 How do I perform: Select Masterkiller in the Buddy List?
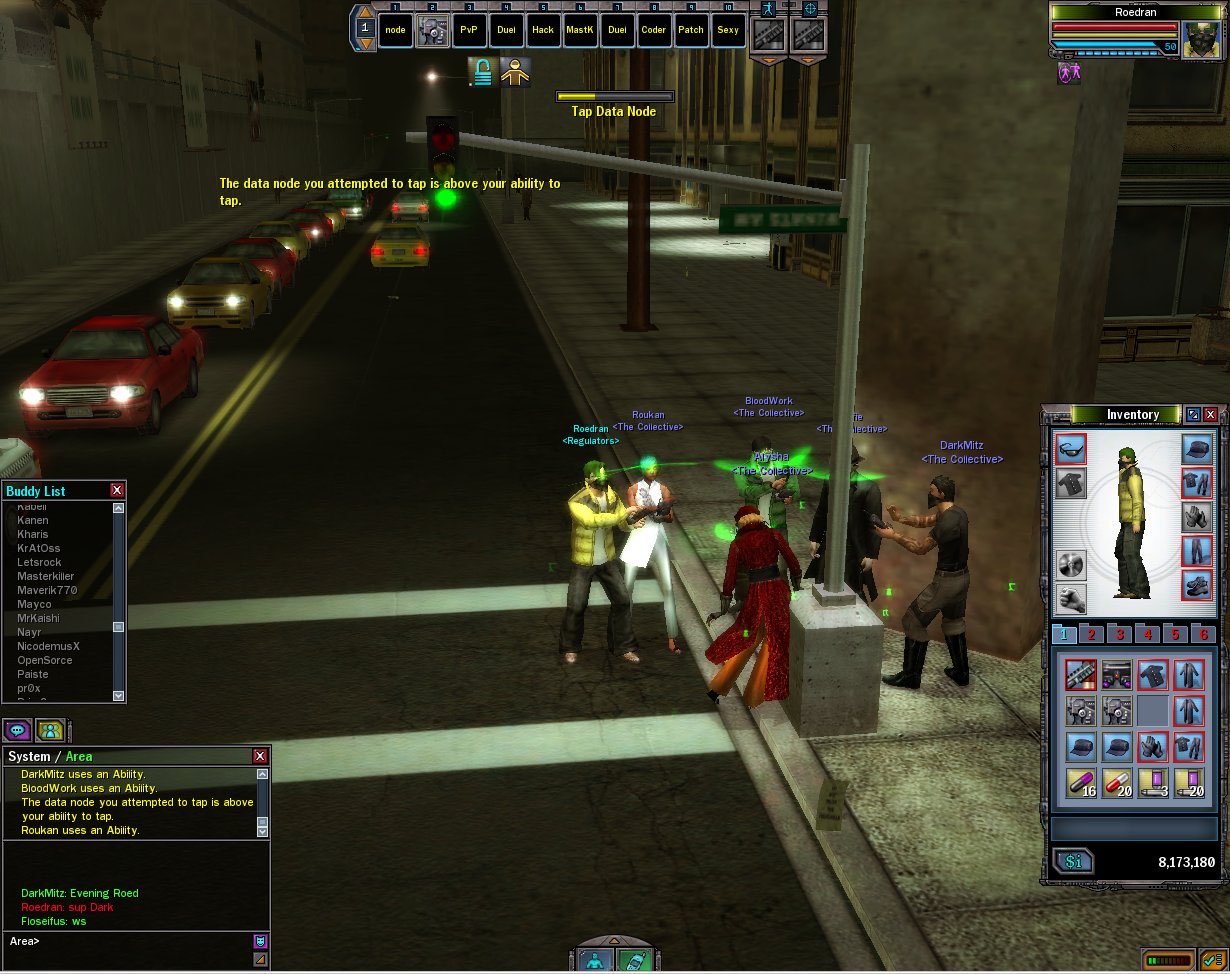[45, 576]
